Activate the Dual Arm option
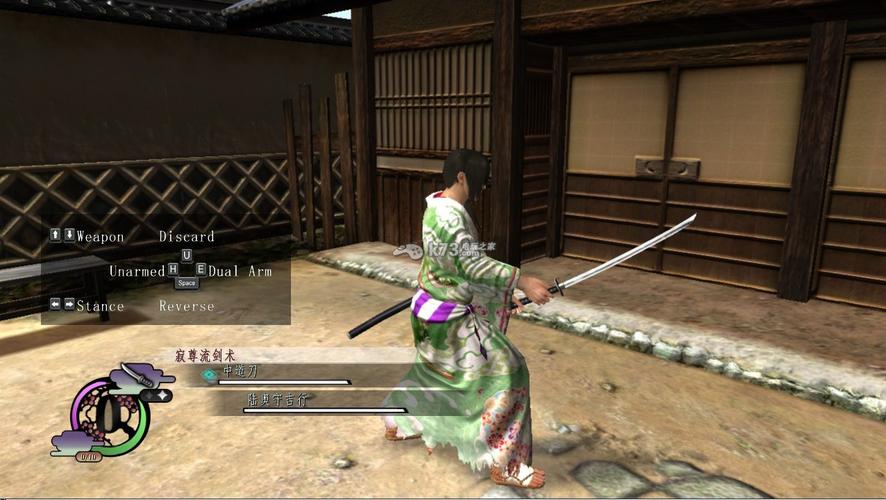The width and height of the screenshot is (886, 500). [240, 271]
